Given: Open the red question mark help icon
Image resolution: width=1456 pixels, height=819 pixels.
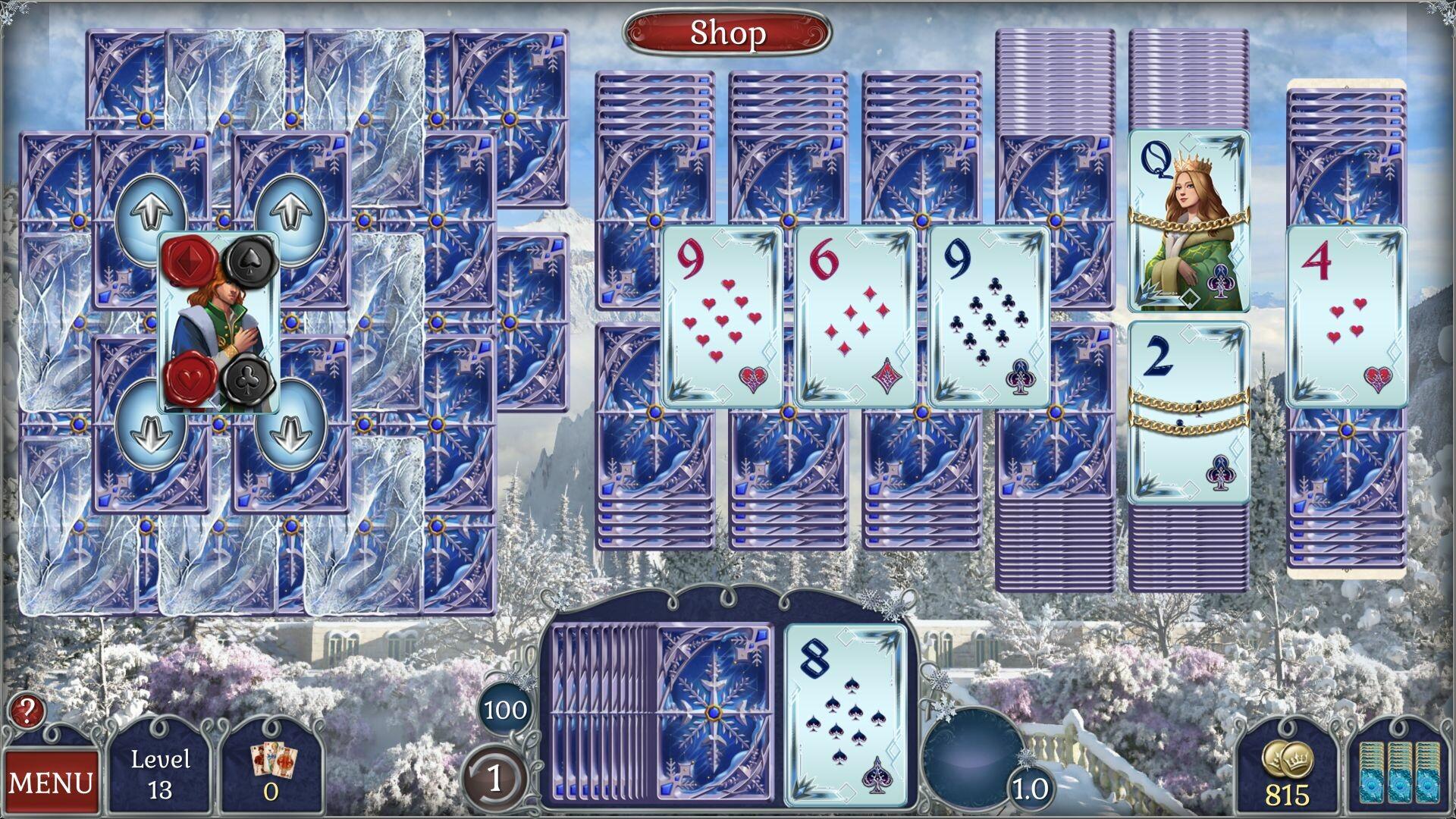Looking at the screenshot, I should pos(27,714).
